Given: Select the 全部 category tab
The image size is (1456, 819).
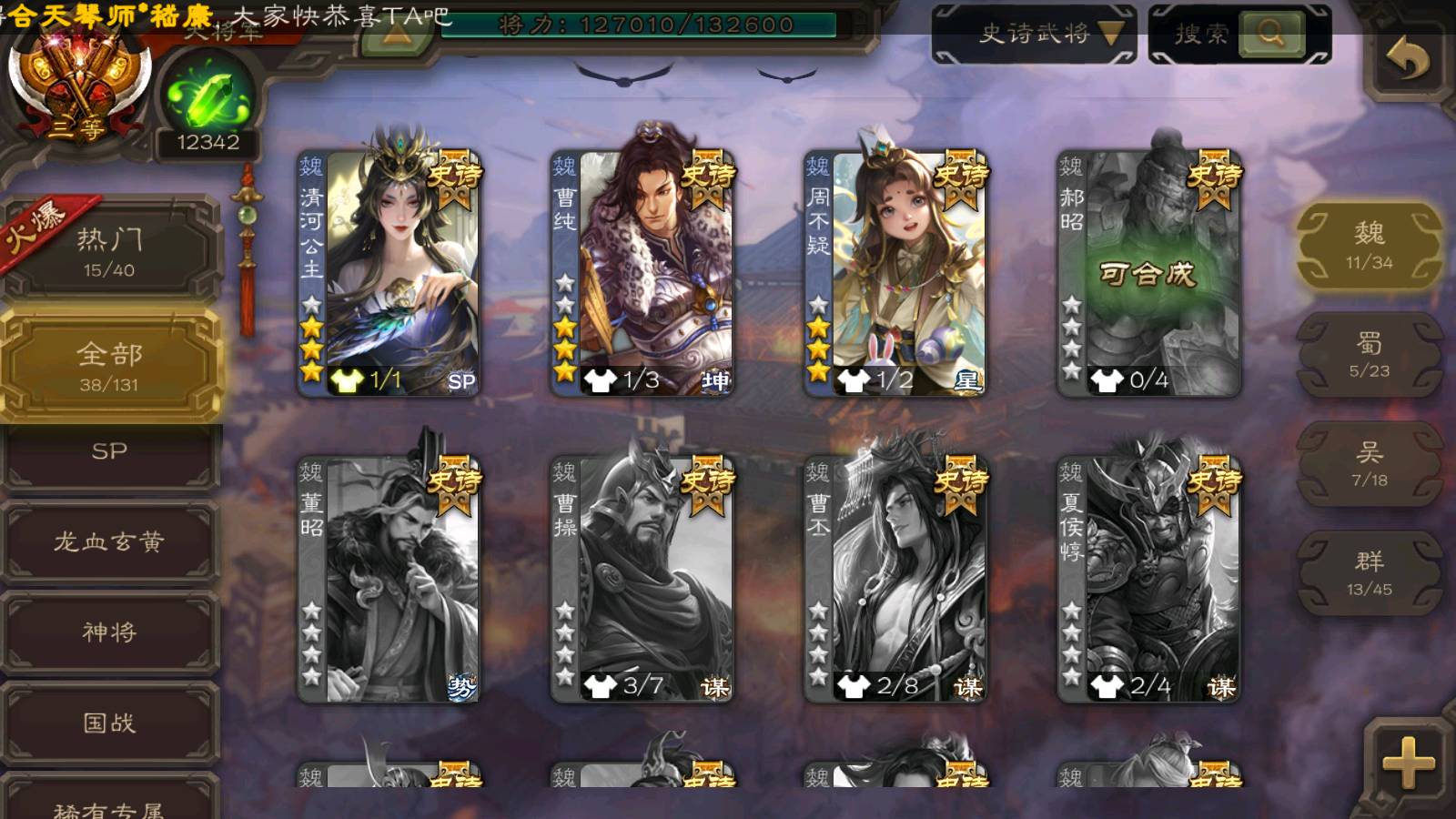Looking at the screenshot, I should pyautogui.click(x=109, y=366).
